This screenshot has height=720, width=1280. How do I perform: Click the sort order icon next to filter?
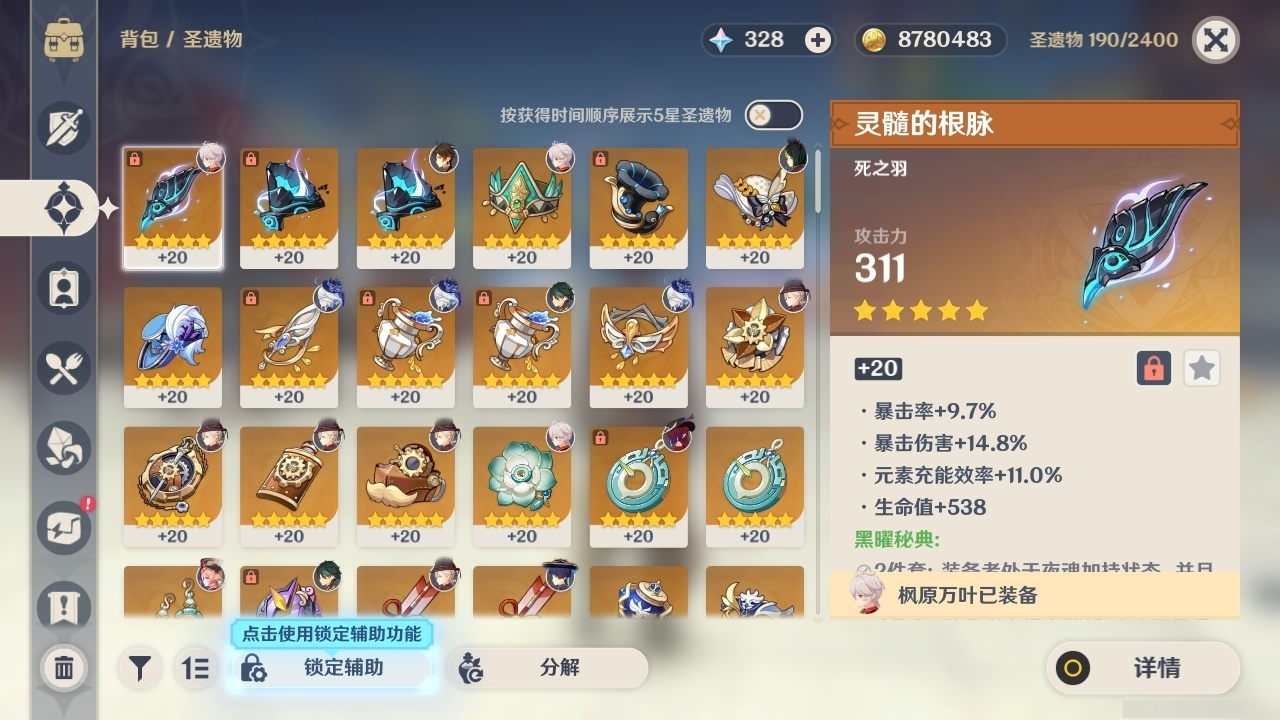click(x=196, y=668)
